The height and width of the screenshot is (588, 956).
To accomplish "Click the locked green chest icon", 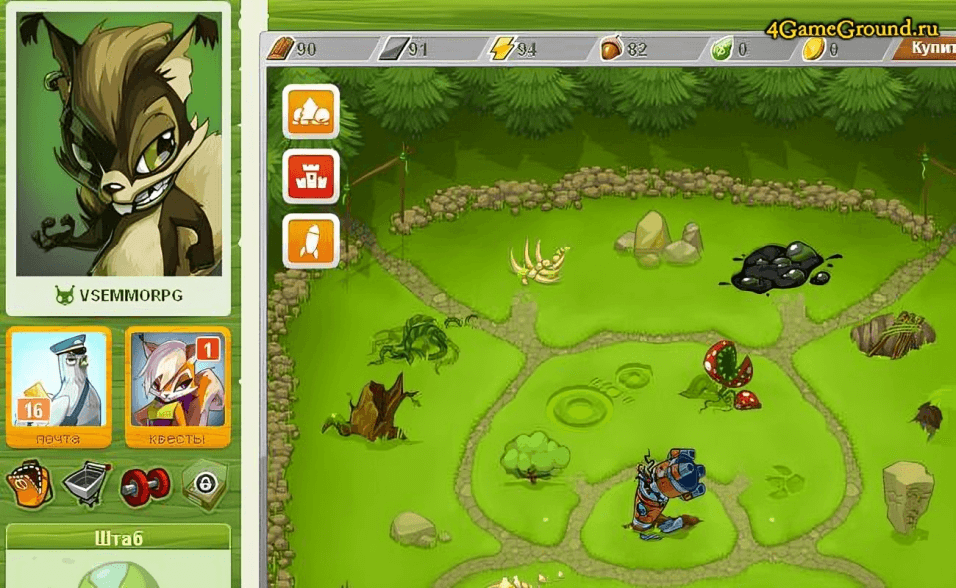I will (x=204, y=486).
